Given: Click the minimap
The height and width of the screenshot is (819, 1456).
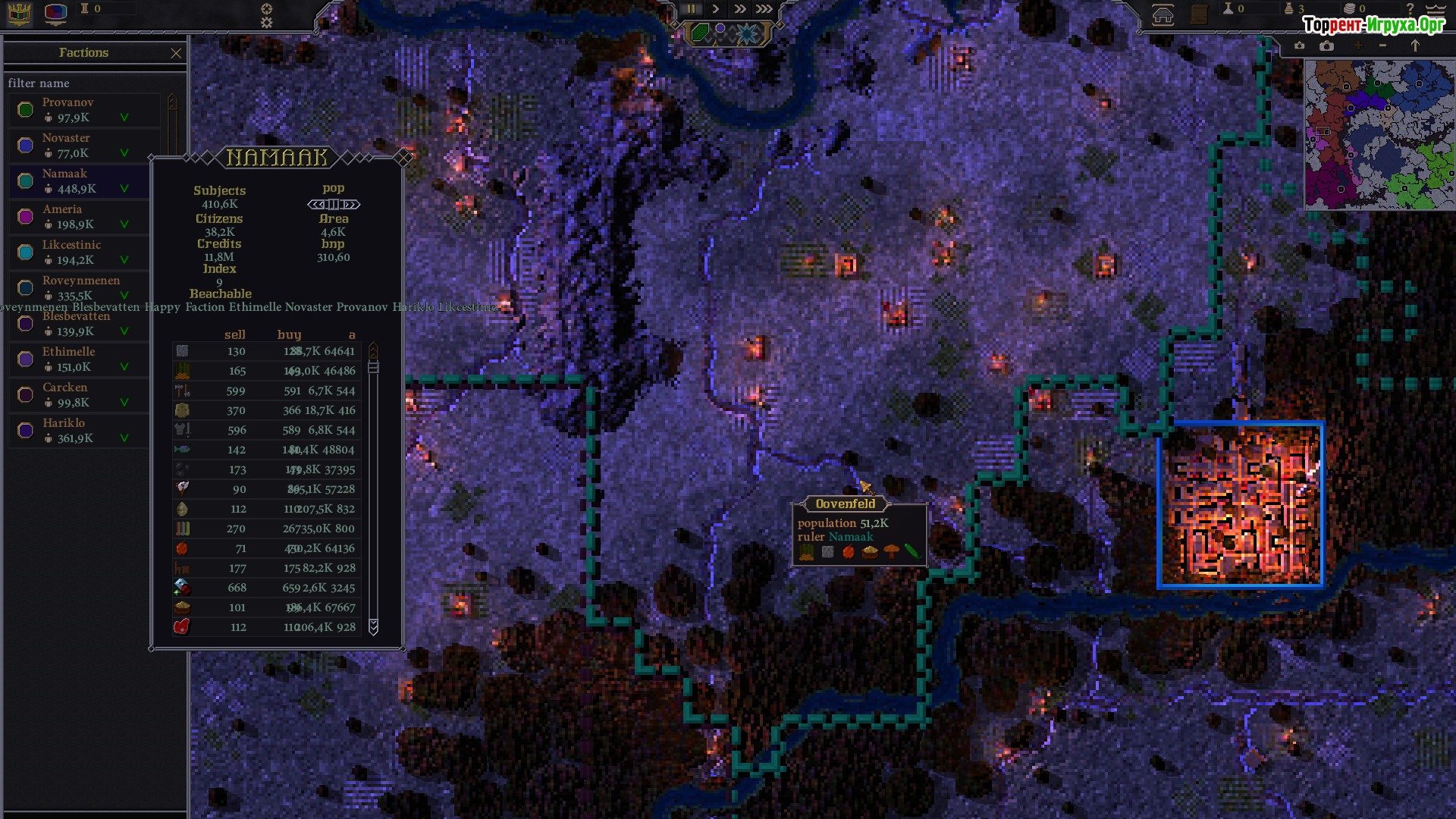Looking at the screenshot, I should (1379, 135).
